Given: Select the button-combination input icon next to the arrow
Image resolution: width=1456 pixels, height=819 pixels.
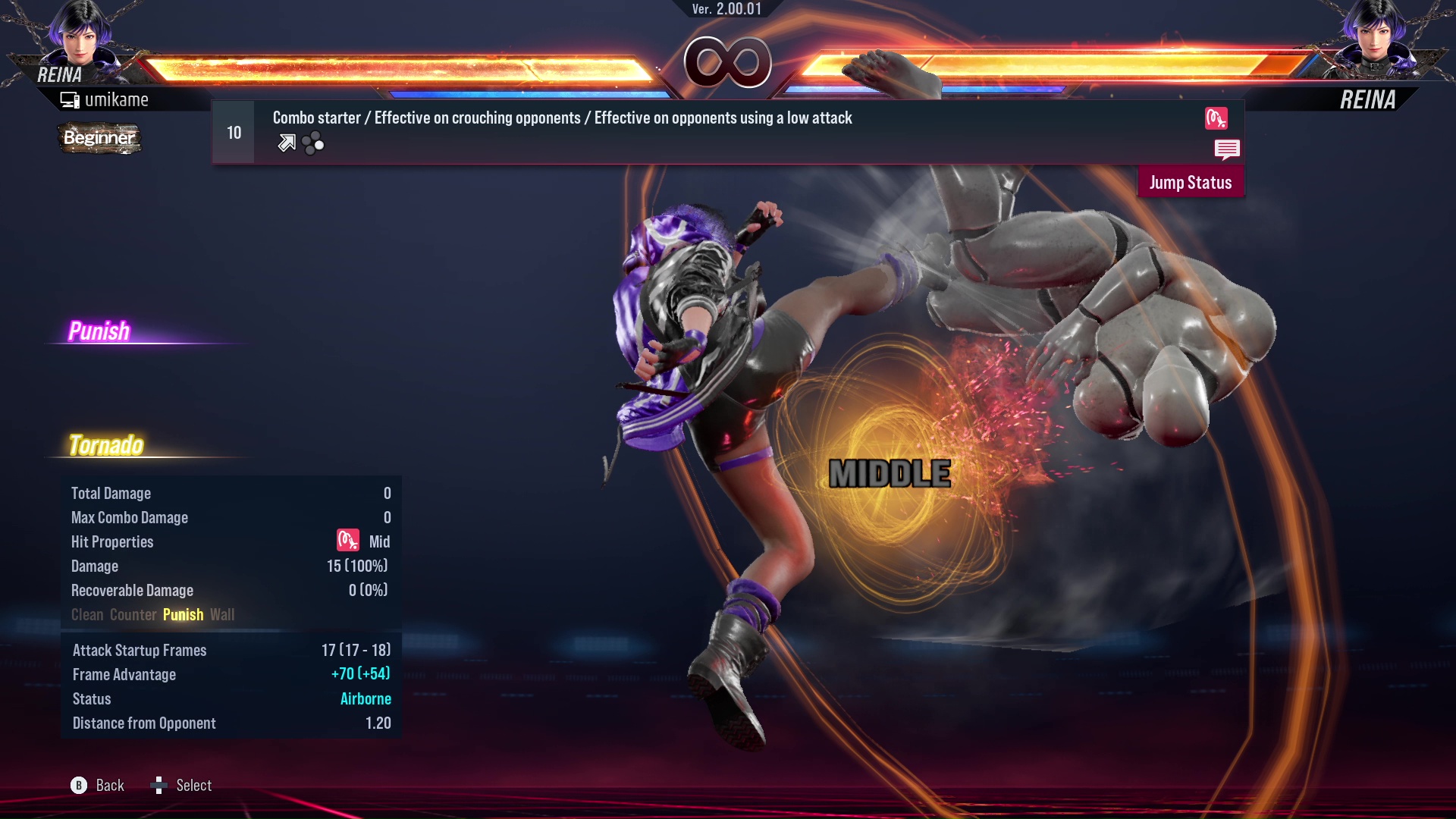Looking at the screenshot, I should [312, 143].
